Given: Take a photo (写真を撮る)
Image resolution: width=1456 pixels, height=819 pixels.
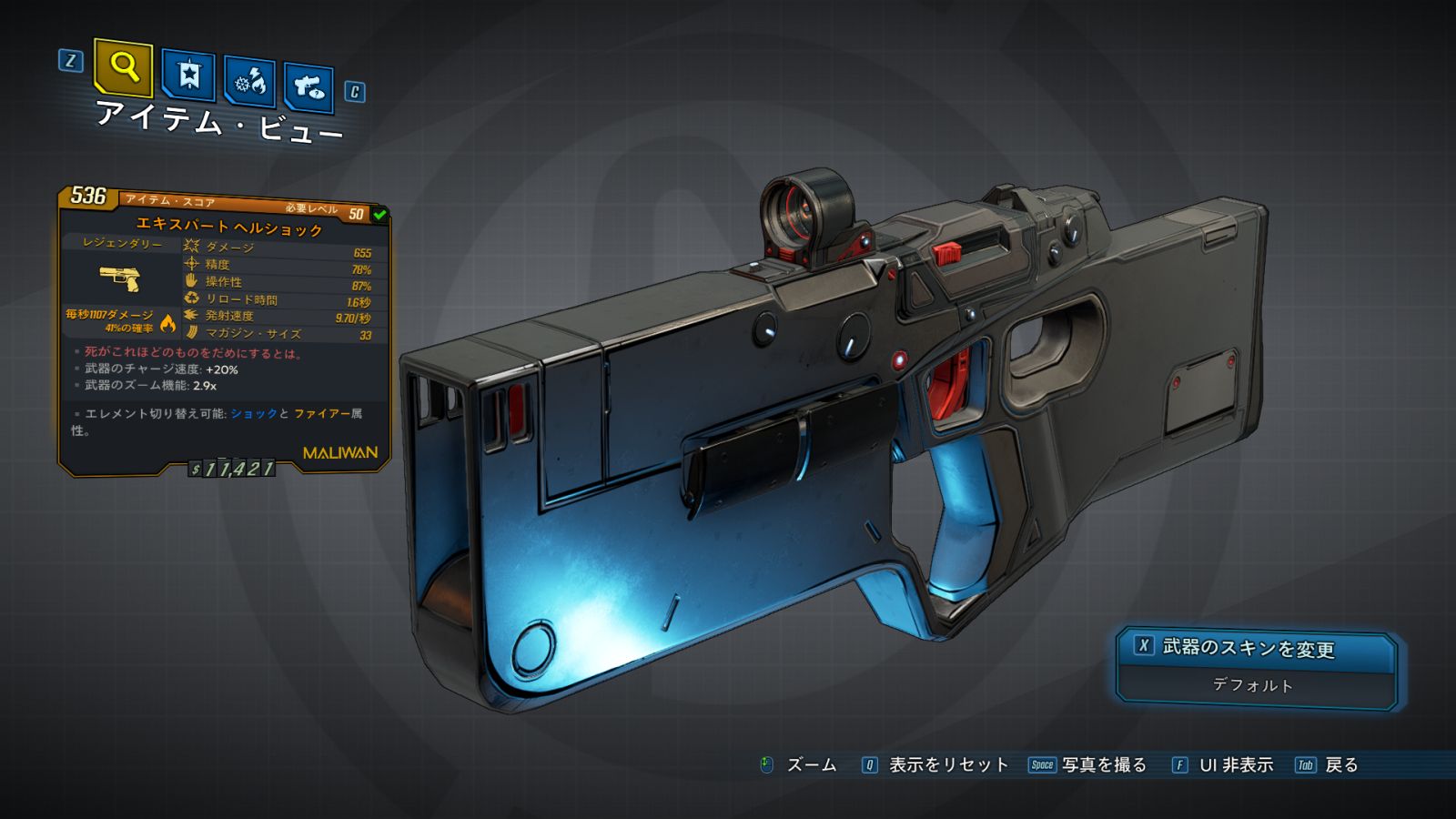Looking at the screenshot, I should (1088, 765).
